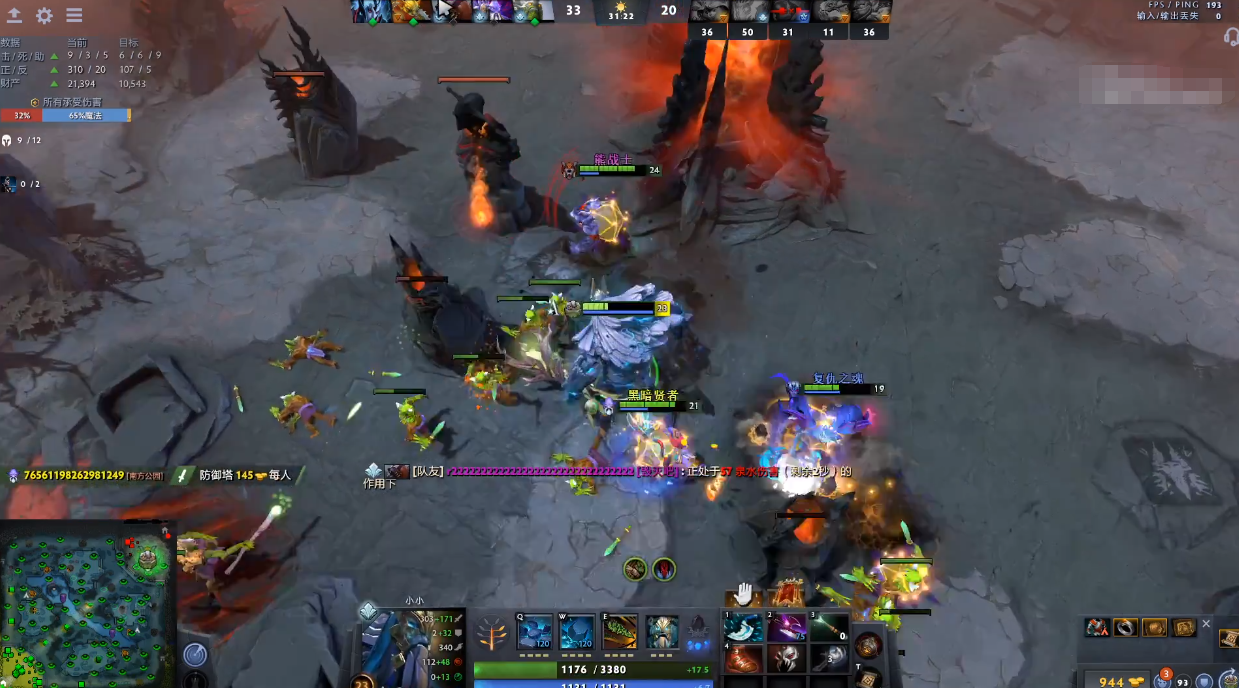Cast Tiny's Avalanche ability (Q)
1239x688 pixels.
coord(535,631)
